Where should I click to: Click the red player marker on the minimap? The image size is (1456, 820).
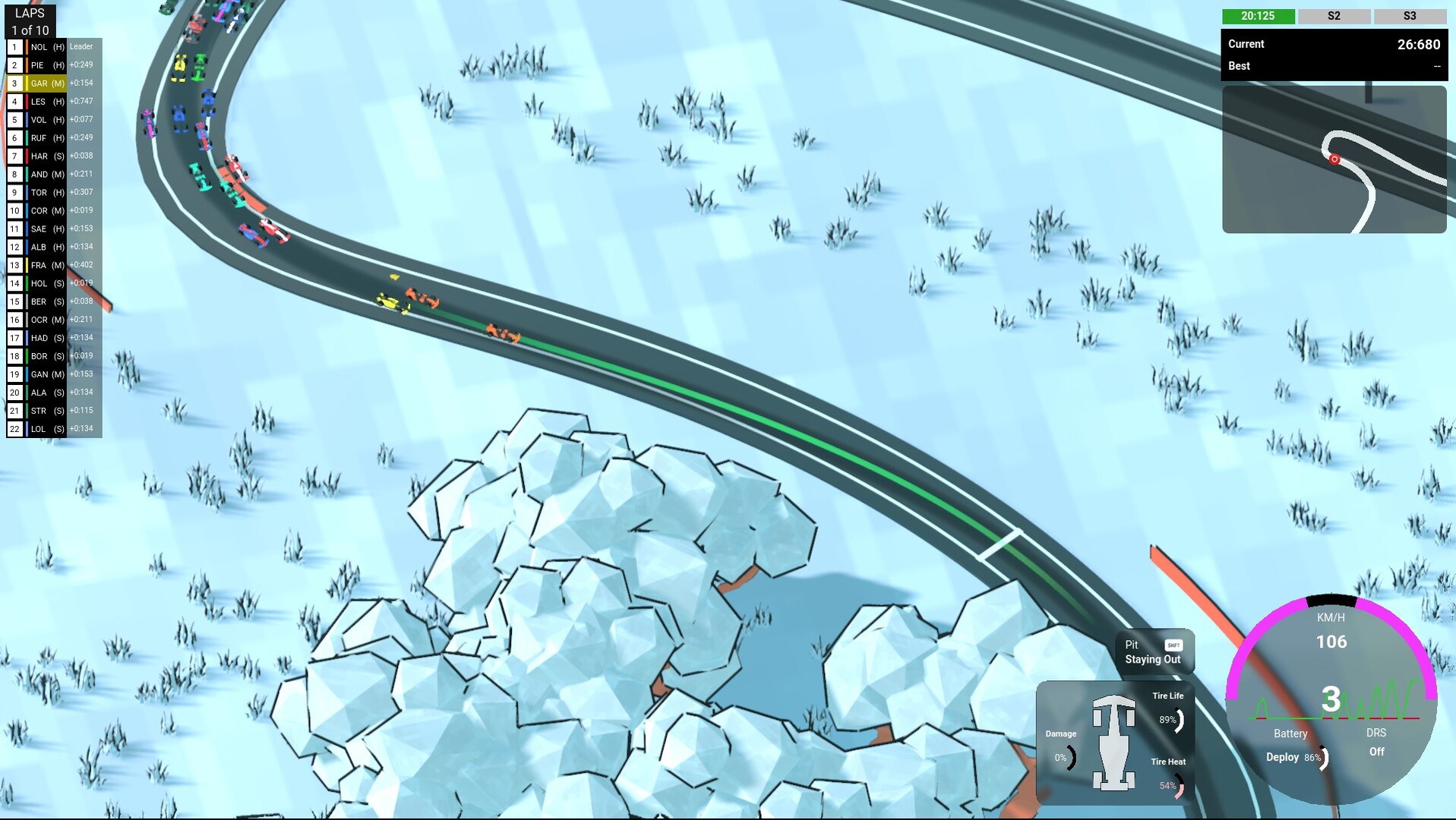coord(1334,159)
